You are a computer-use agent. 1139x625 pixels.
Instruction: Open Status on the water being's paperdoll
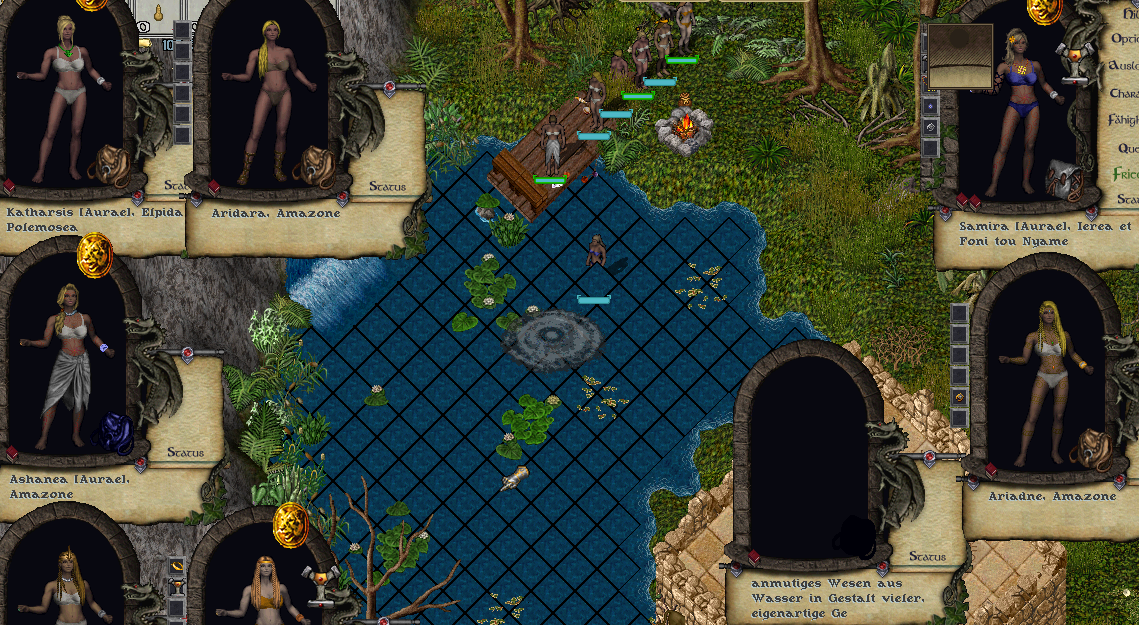coord(927,557)
